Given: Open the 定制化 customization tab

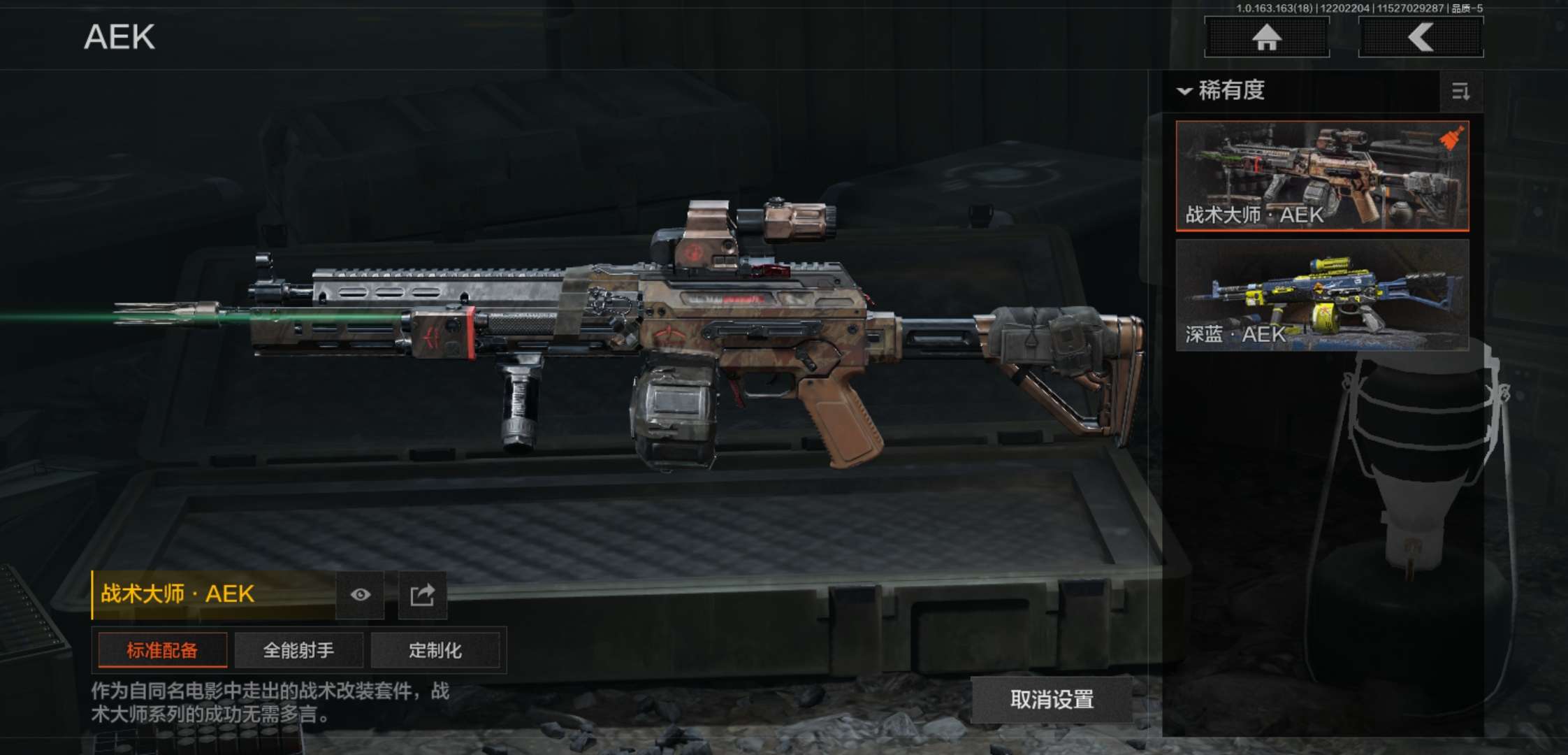Looking at the screenshot, I should (x=435, y=651).
